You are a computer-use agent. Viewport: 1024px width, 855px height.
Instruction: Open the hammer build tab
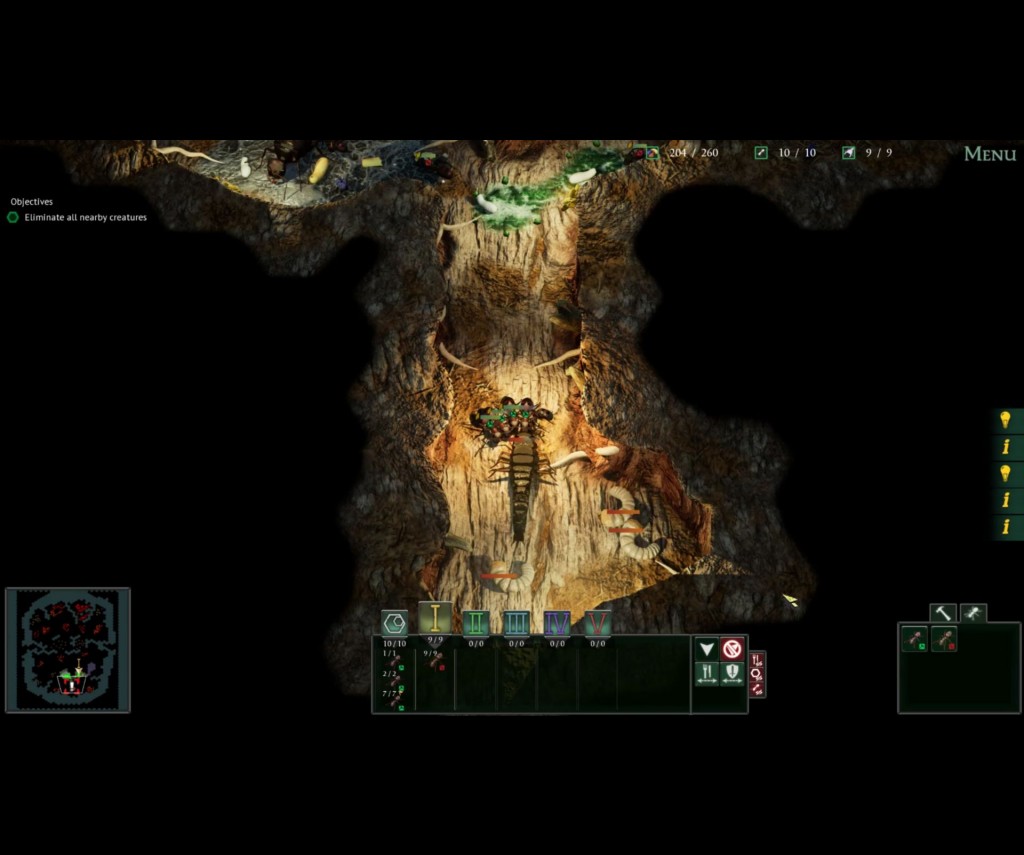[943, 613]
